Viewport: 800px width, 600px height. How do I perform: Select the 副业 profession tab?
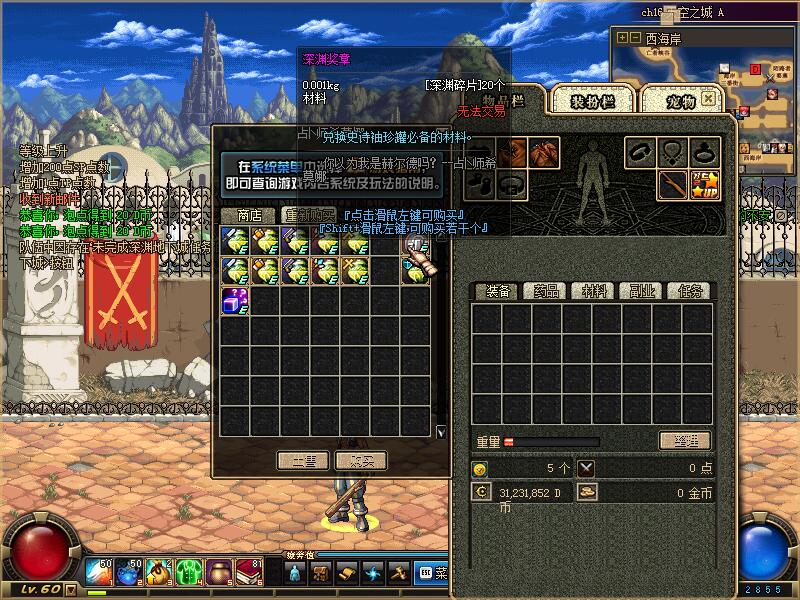pos(642,291)
